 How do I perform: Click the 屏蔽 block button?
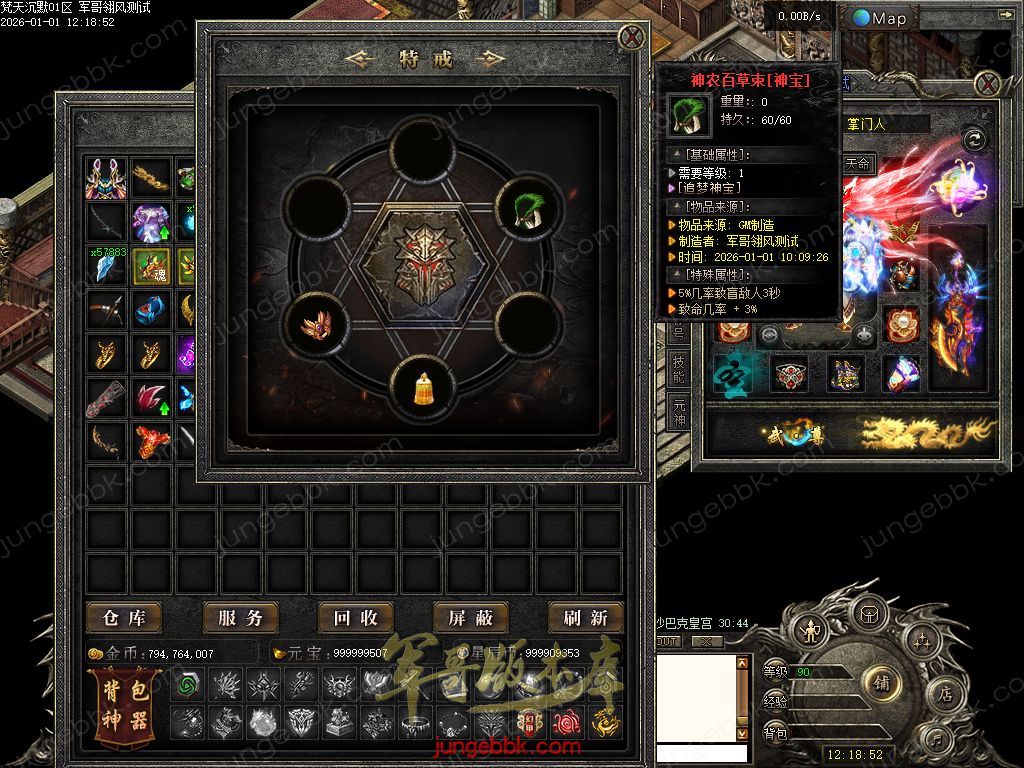click(x=470, y=618)
